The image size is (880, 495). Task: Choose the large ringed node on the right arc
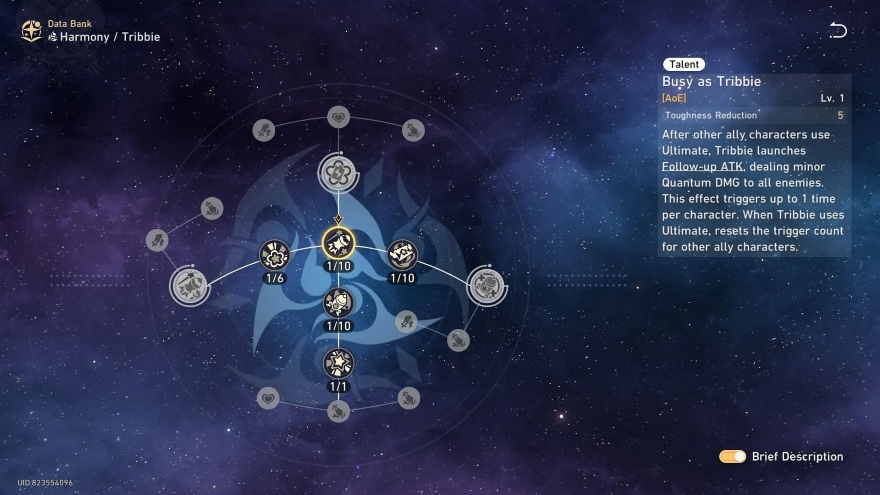tap(487, 284)
